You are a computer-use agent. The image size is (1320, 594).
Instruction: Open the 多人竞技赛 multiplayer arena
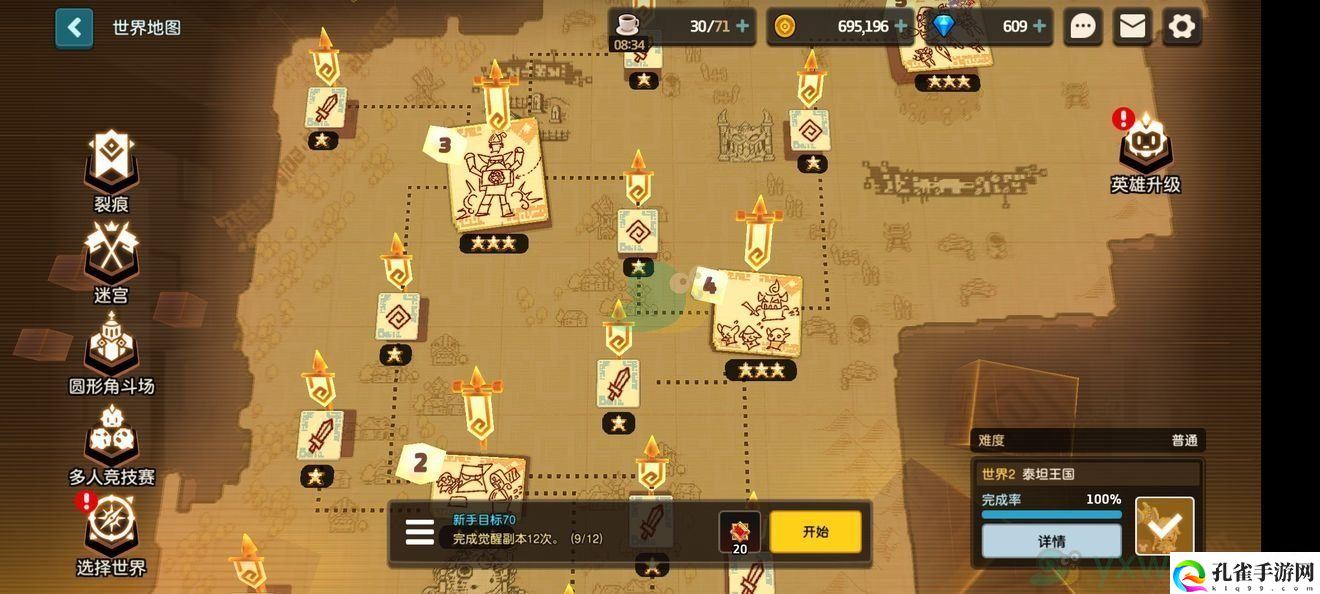[x=111, y=442]
